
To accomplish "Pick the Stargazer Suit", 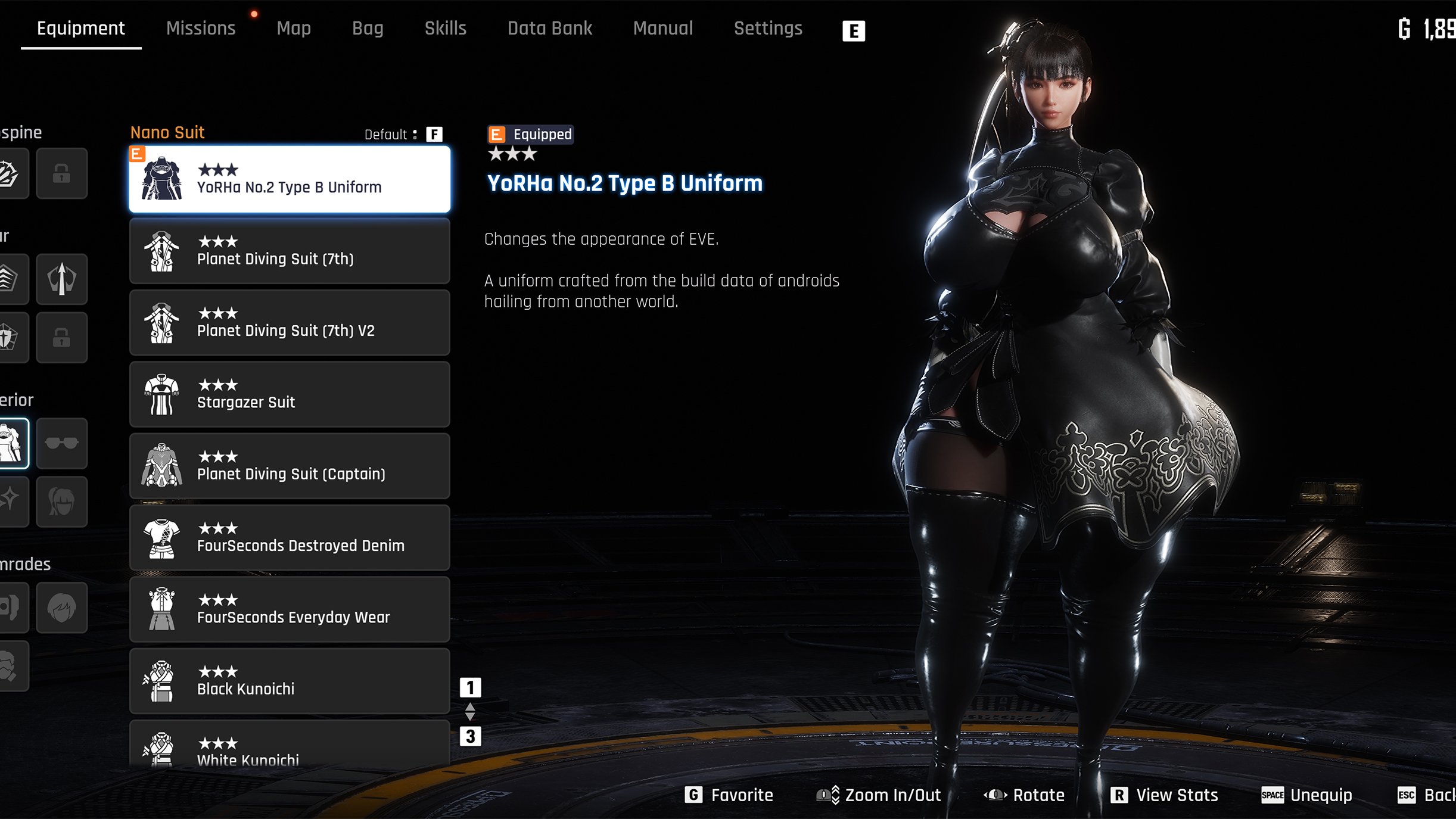I will point(290,394).
